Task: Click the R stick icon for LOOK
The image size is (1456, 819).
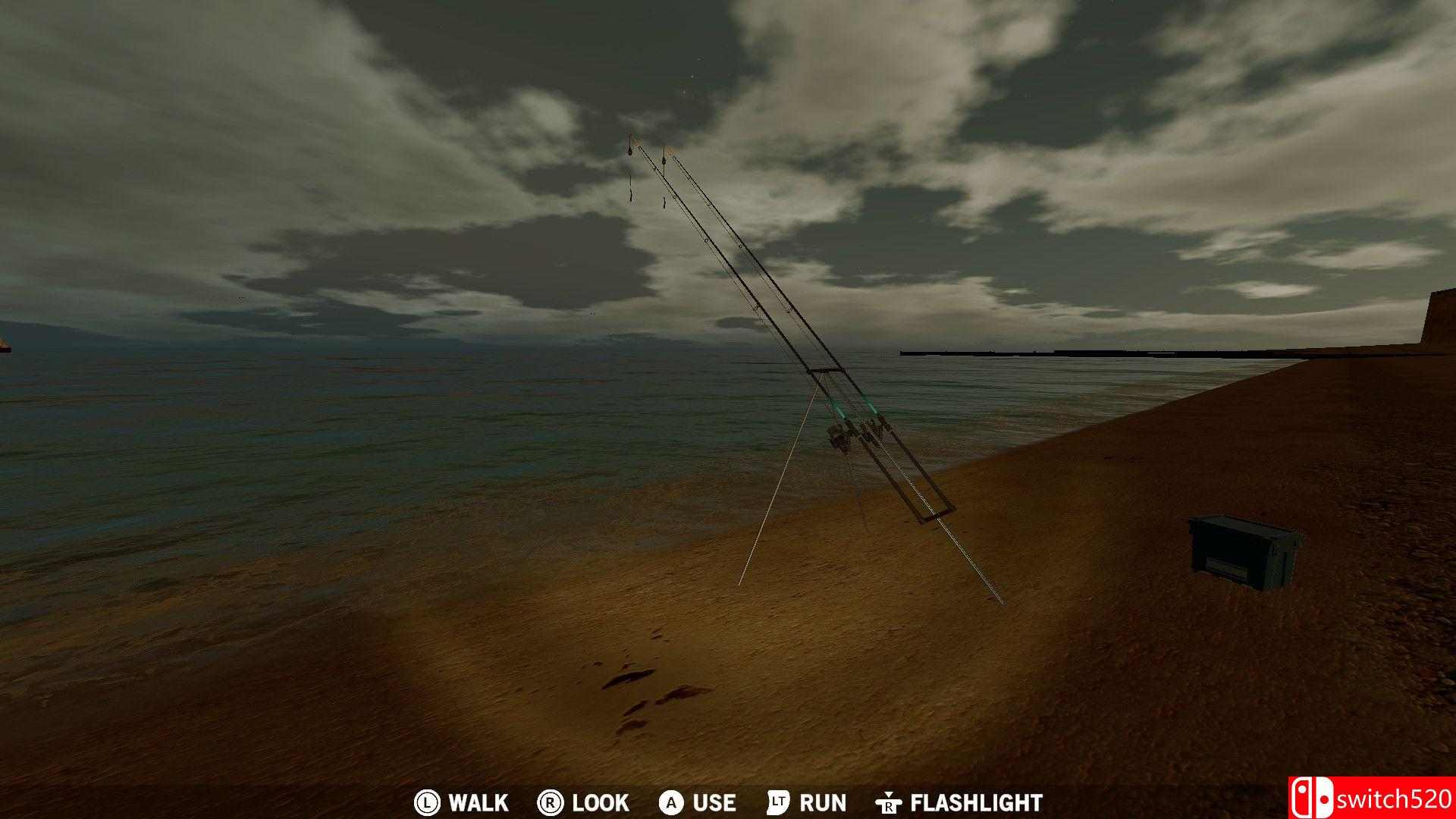Action: point(550,802)
